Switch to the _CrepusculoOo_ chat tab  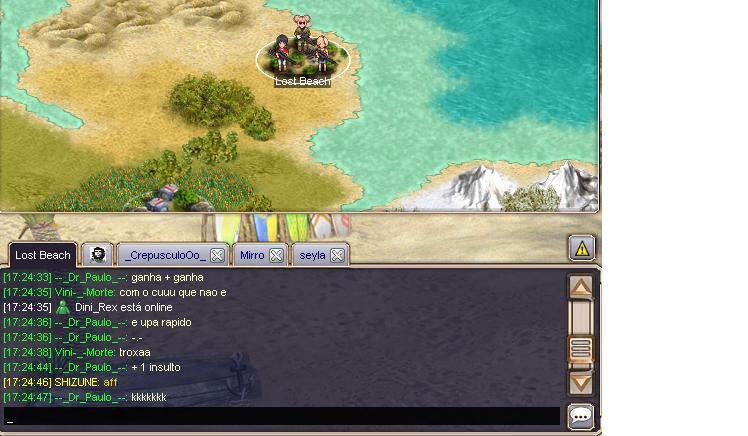[165, 255]
